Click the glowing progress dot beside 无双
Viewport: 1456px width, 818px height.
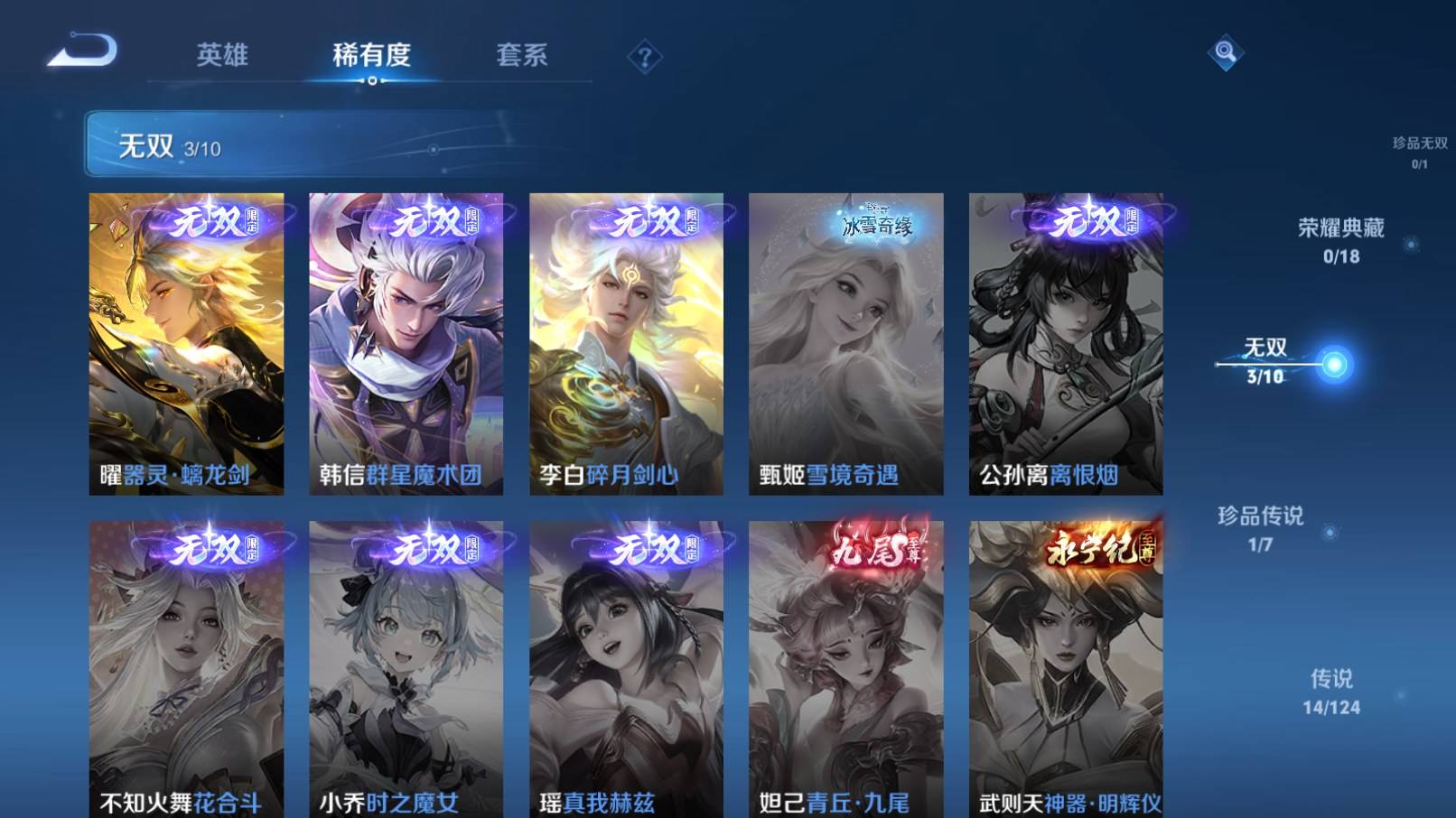(x=1334, y=365)
